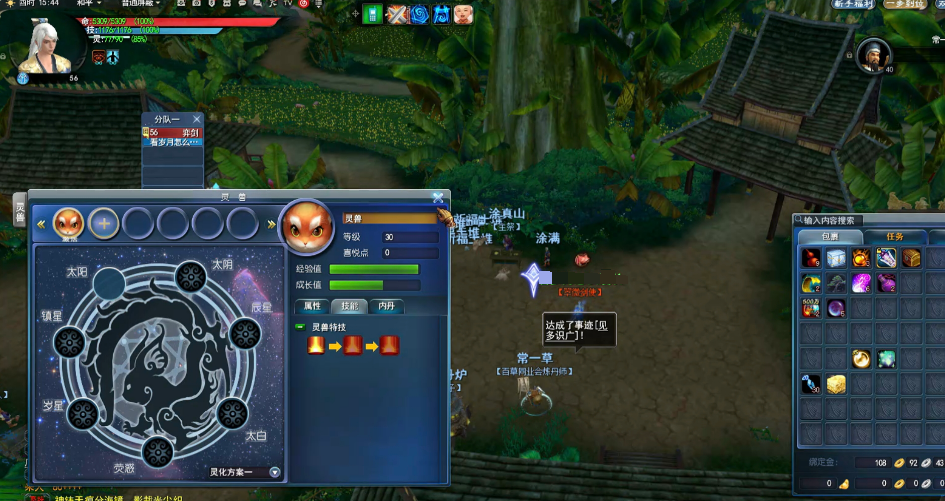945x501 pixels.
Task: Activate the 荧惑 star node
Action: pos(158,452)
